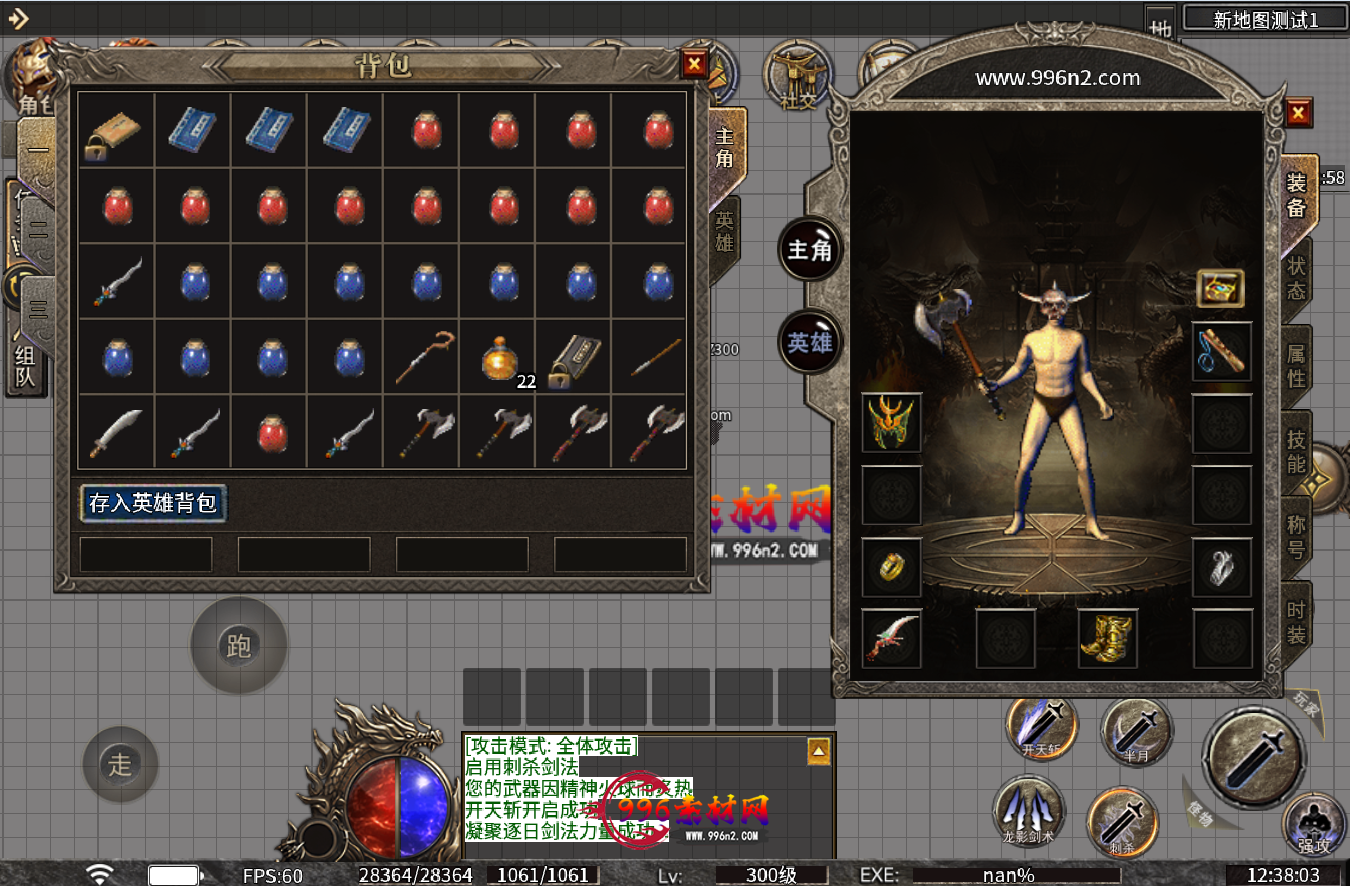Screen dimensions: 1350x886
Task: Select the equipped golden boots slot
Action: (x=1107, y=639)
